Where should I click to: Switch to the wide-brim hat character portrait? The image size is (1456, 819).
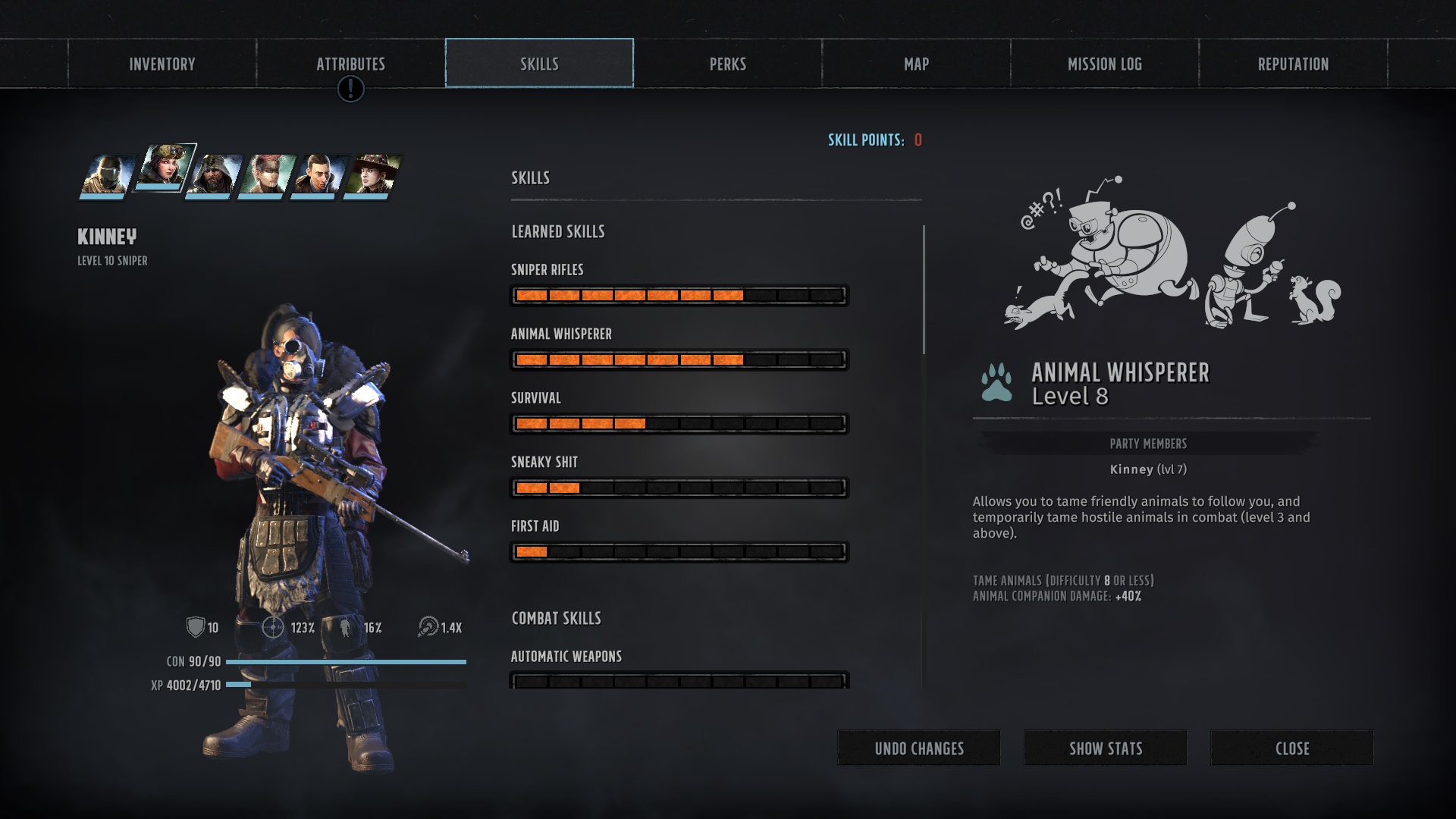[x=372, y=175]
